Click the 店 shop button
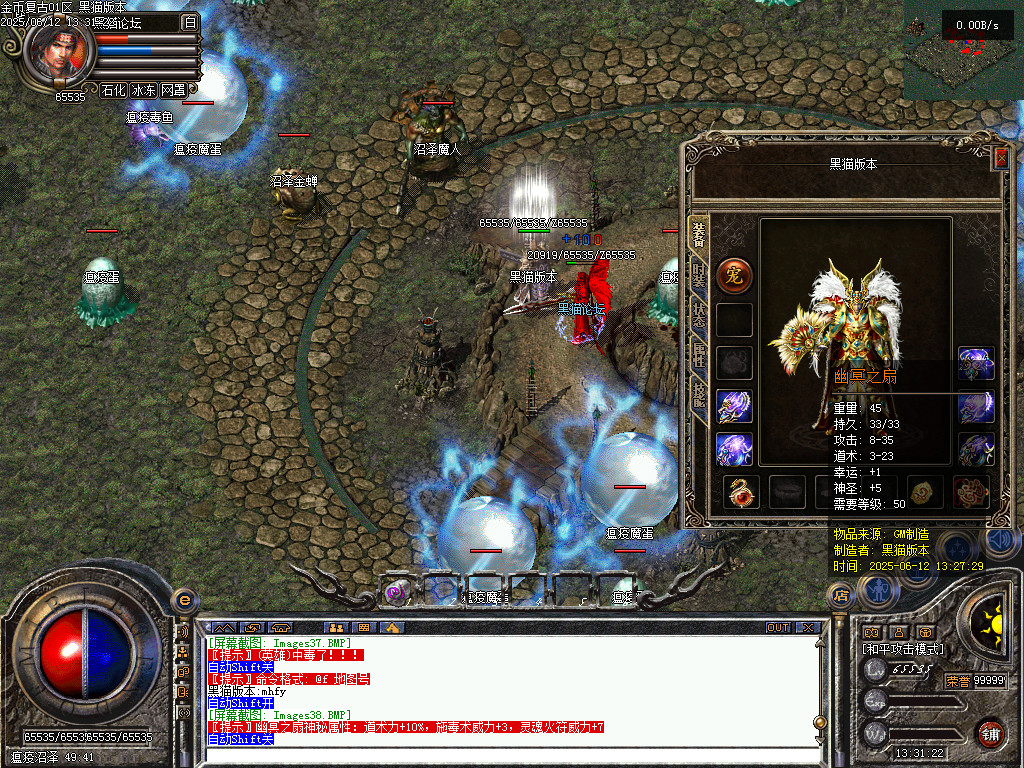Screen dimensions: 1024x768 tap(841, 597)
